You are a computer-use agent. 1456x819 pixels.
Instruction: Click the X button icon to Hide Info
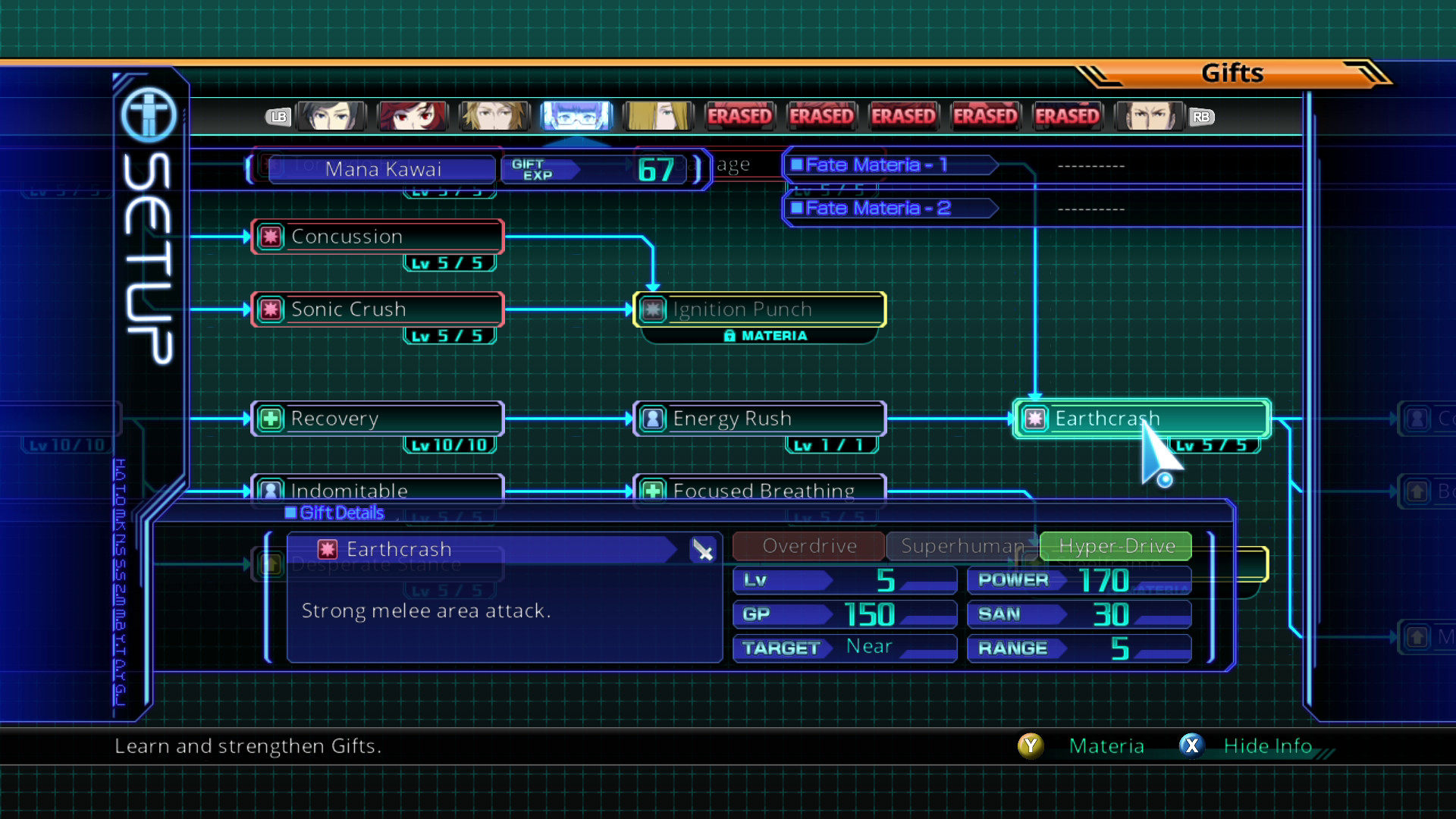tap(1191, 746)
